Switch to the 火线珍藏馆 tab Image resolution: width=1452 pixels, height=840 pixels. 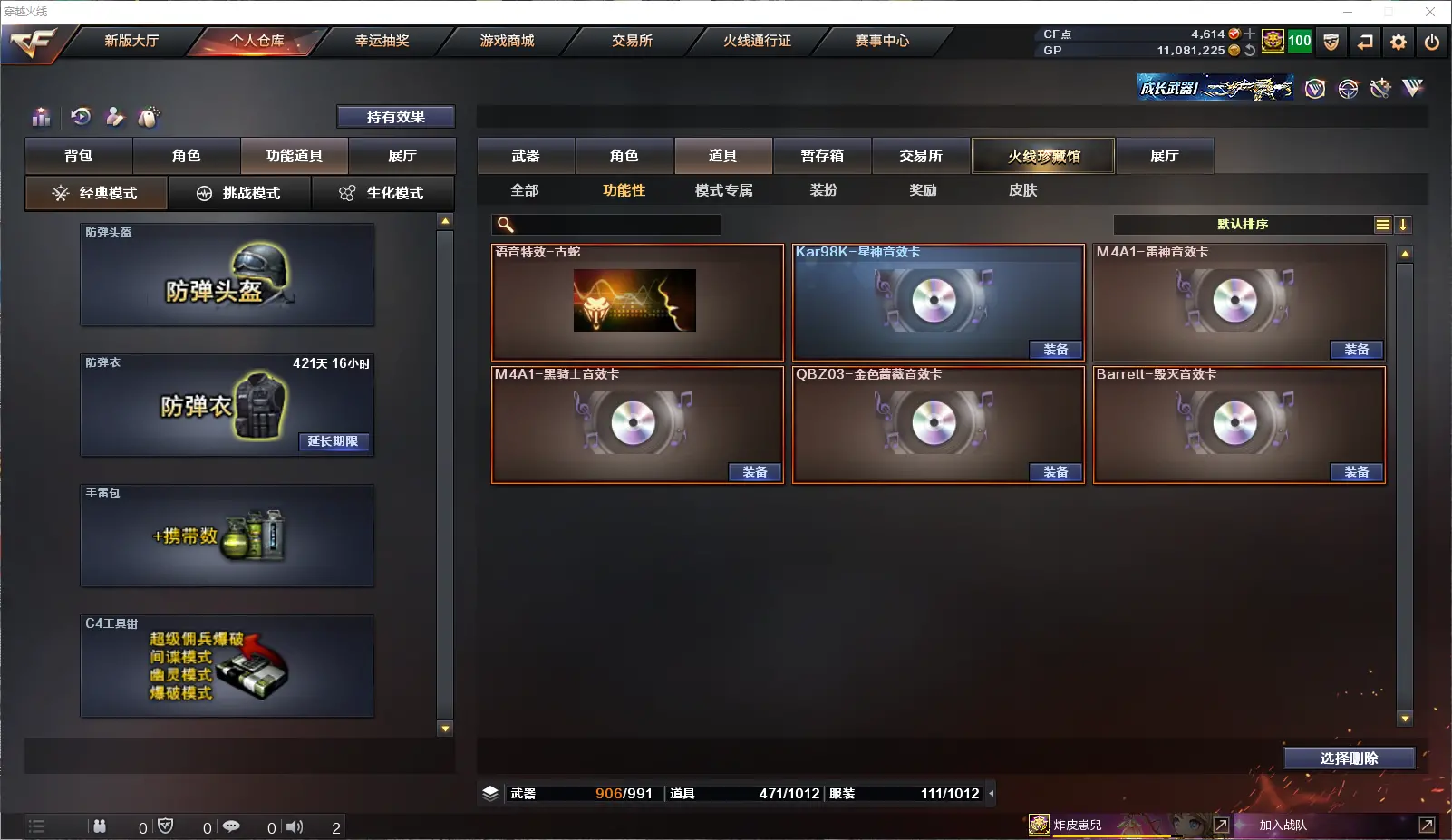click(1043, 155)
